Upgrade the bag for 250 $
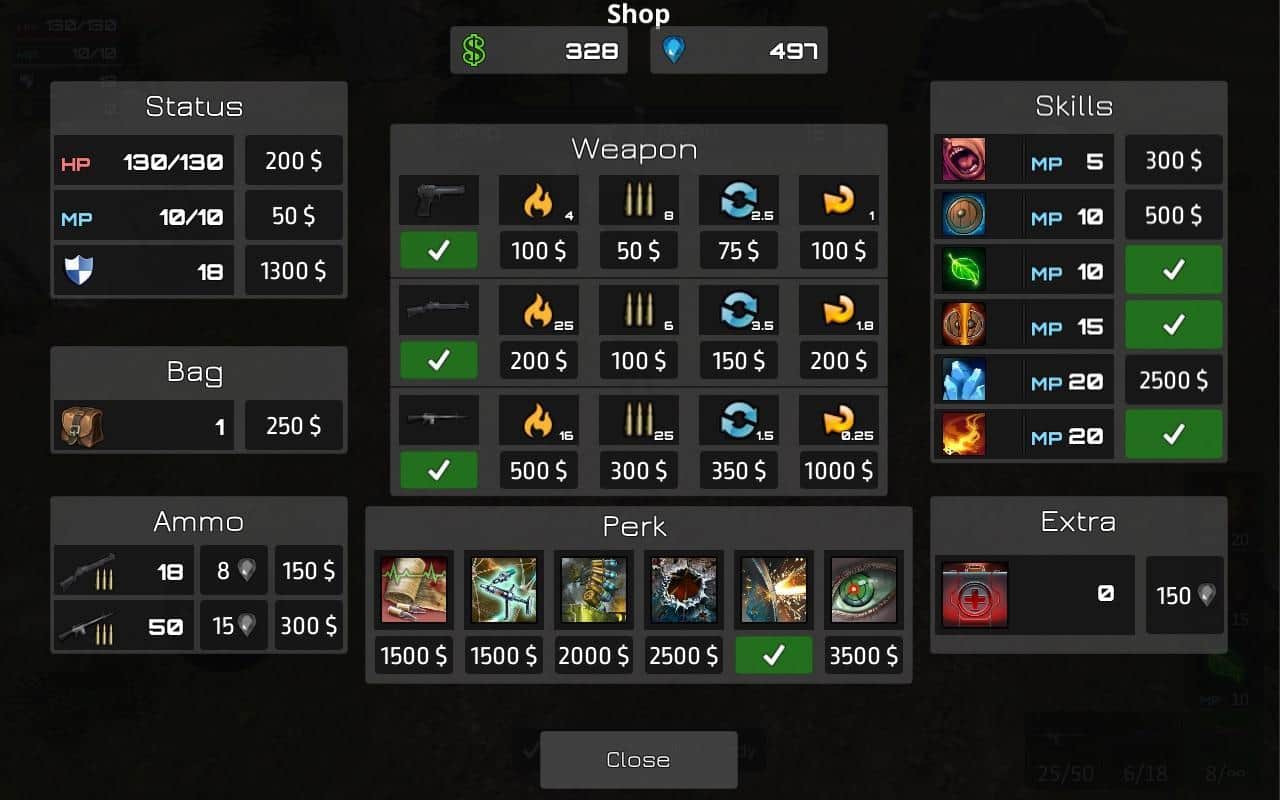This screenshot has height=800, width=1280. (x=294, y=426)
